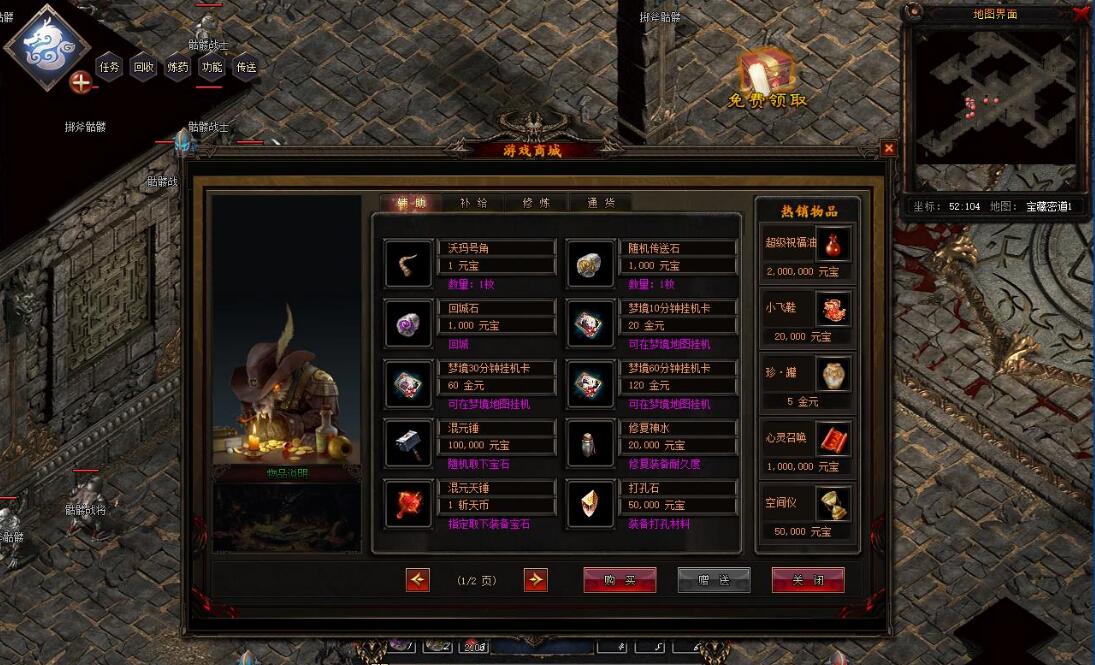Pick the 混元锤 hammer item
The image size is (1095, 665).
coord(408,444)
